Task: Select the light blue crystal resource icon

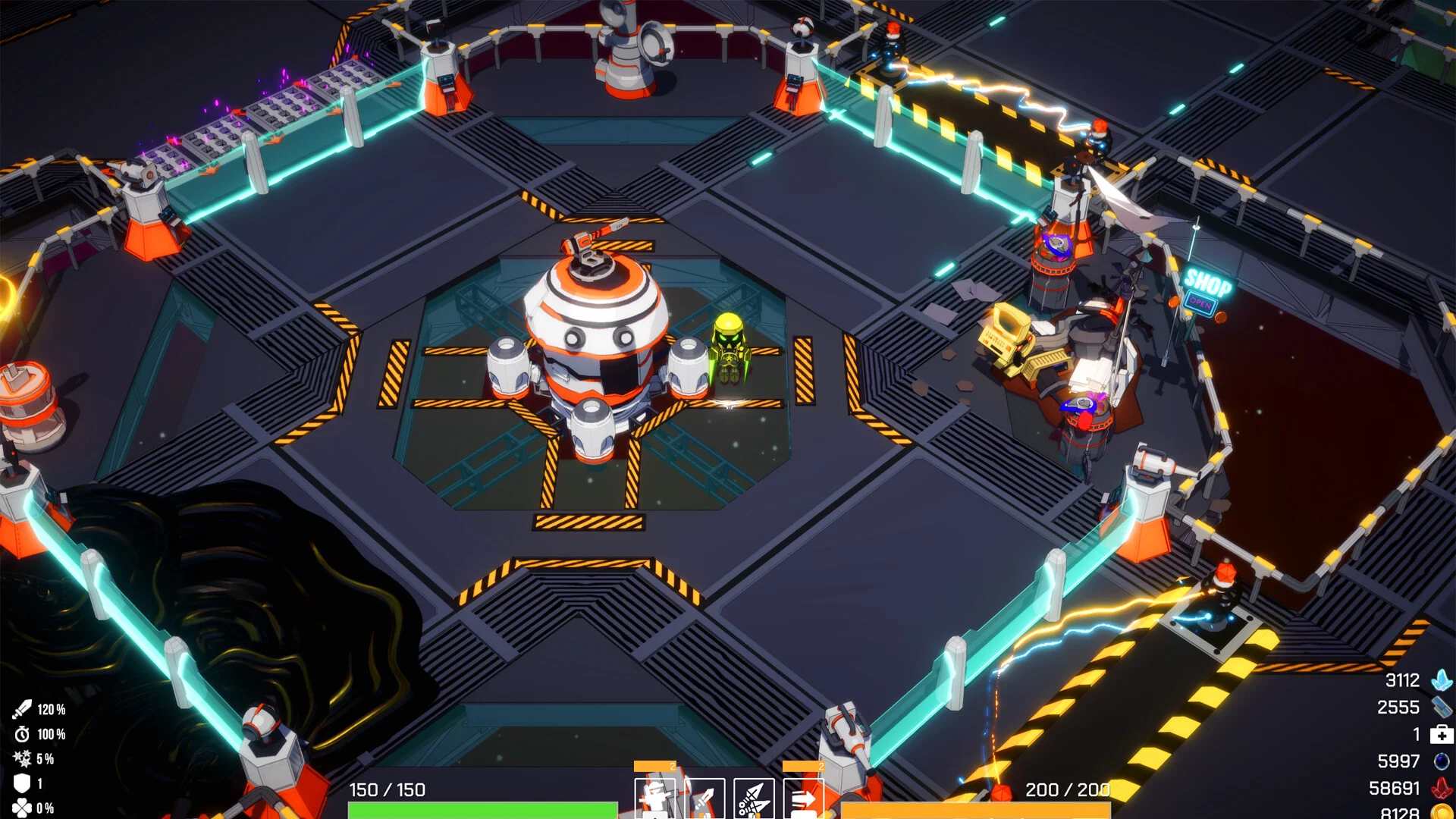Action: pyautogui.click(x=1442, y=680)
